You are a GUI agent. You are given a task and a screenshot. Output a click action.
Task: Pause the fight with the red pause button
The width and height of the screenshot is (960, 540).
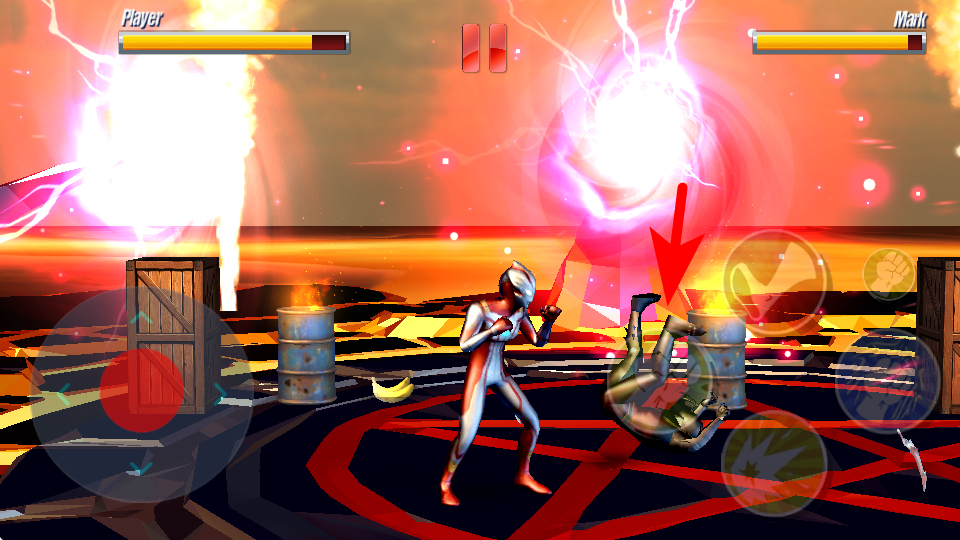pyautogui.click(x=484, y=48)
